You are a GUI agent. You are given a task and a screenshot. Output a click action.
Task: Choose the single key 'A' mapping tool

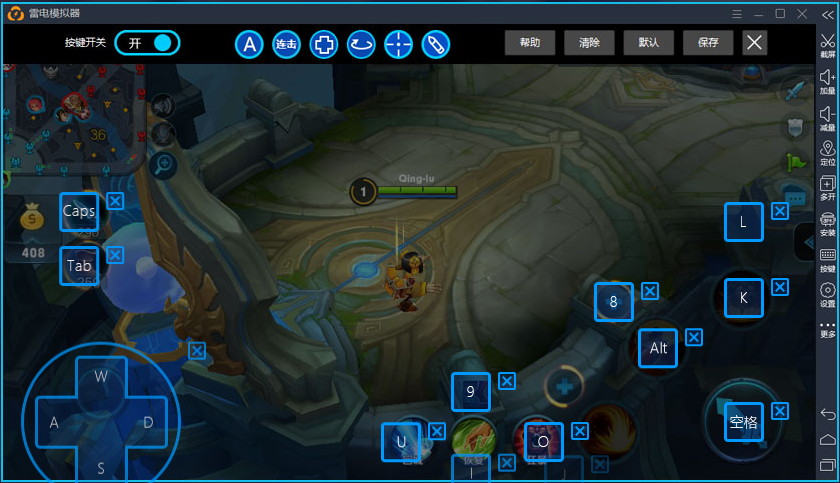pyautogui.click(x=250, y=44)
